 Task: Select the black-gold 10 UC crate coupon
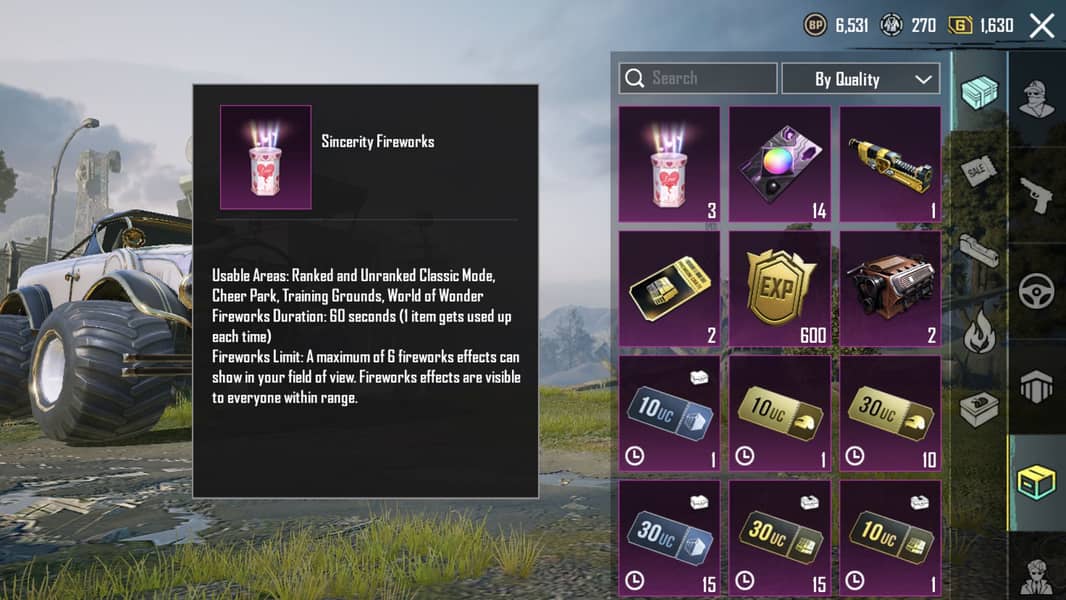pyautogui.click(x=890, y=538)
